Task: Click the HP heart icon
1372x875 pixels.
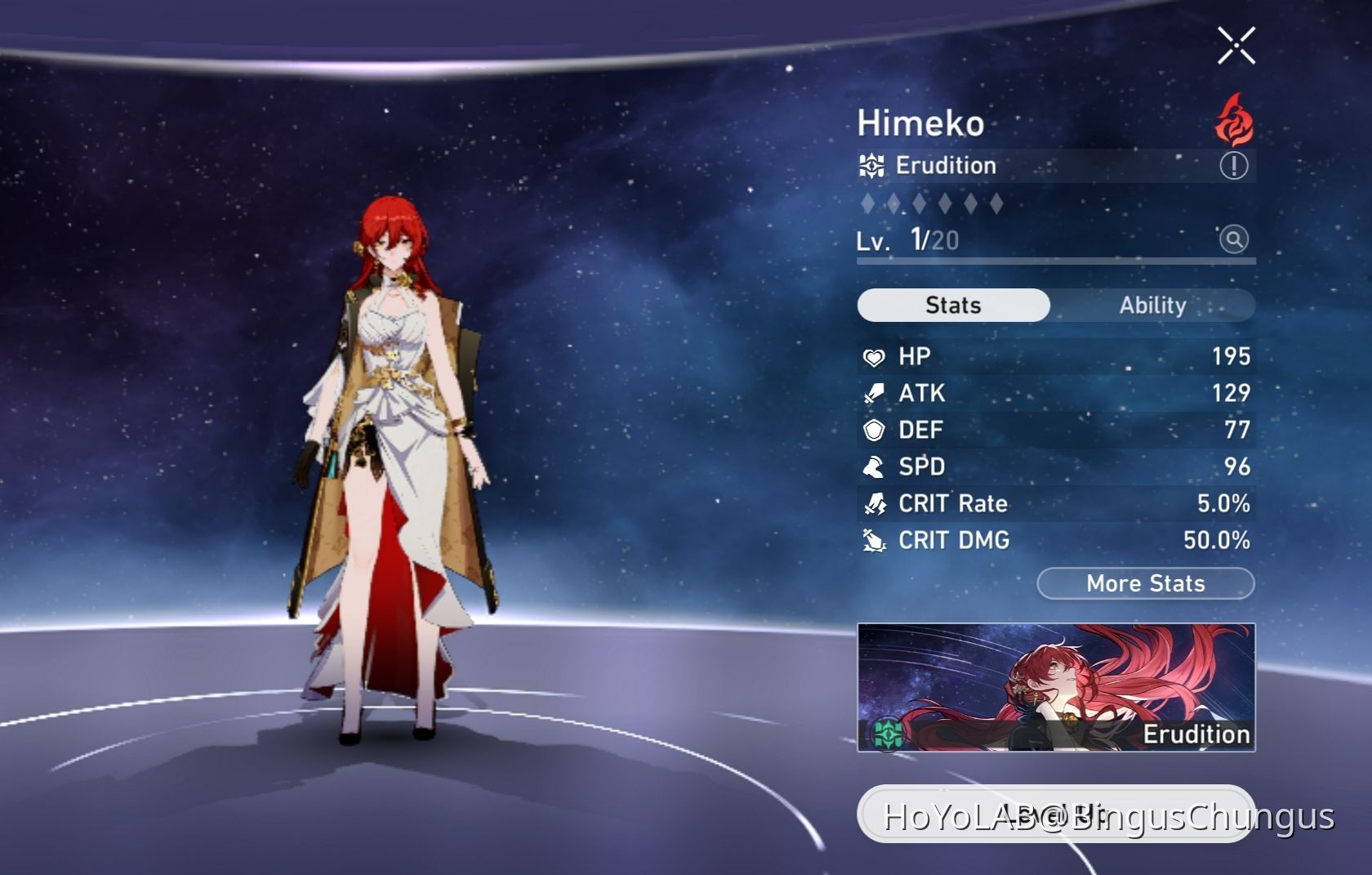Action: point(874,357)
